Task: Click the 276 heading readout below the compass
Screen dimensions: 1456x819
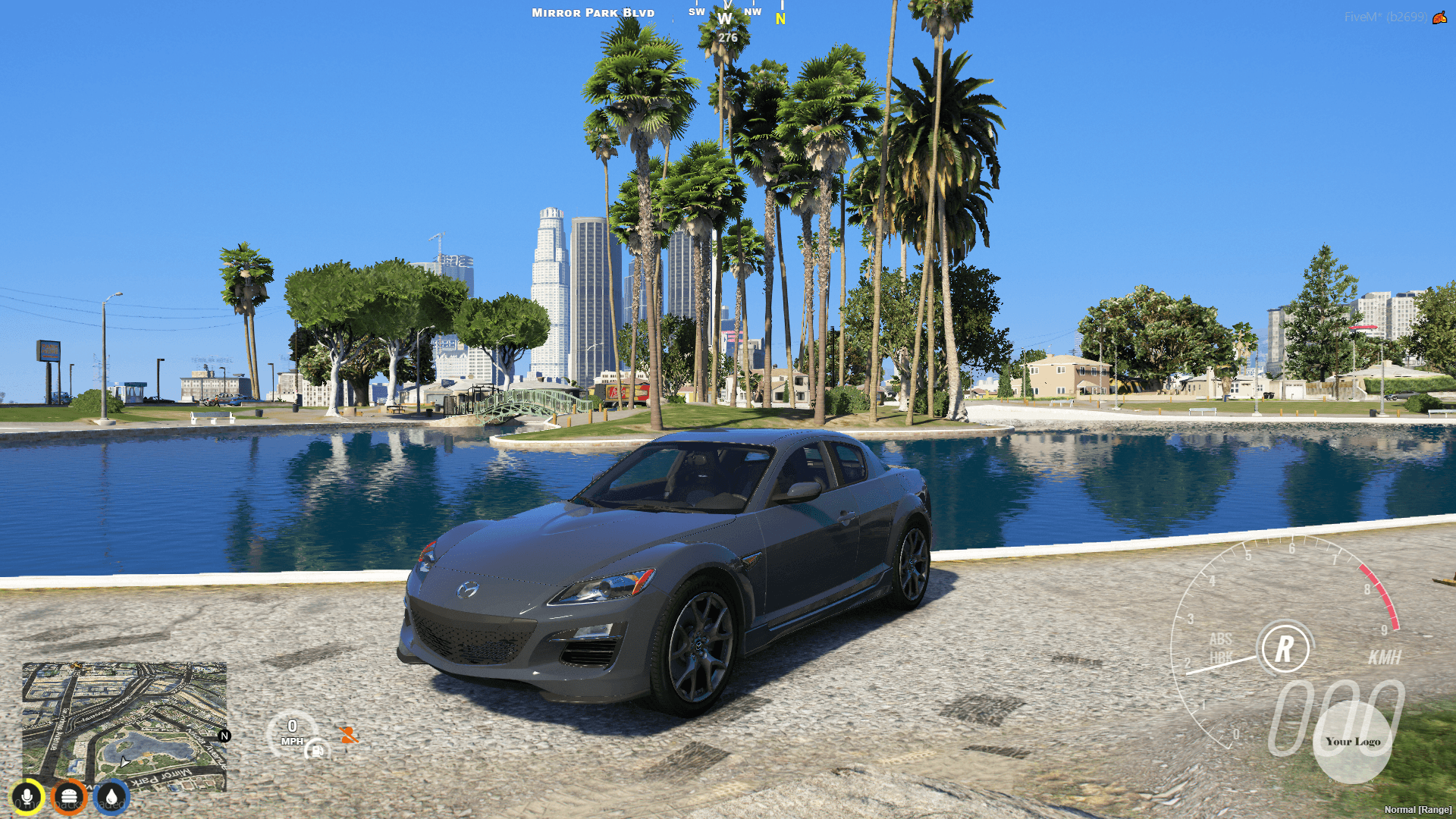Action: coord(727,36)
